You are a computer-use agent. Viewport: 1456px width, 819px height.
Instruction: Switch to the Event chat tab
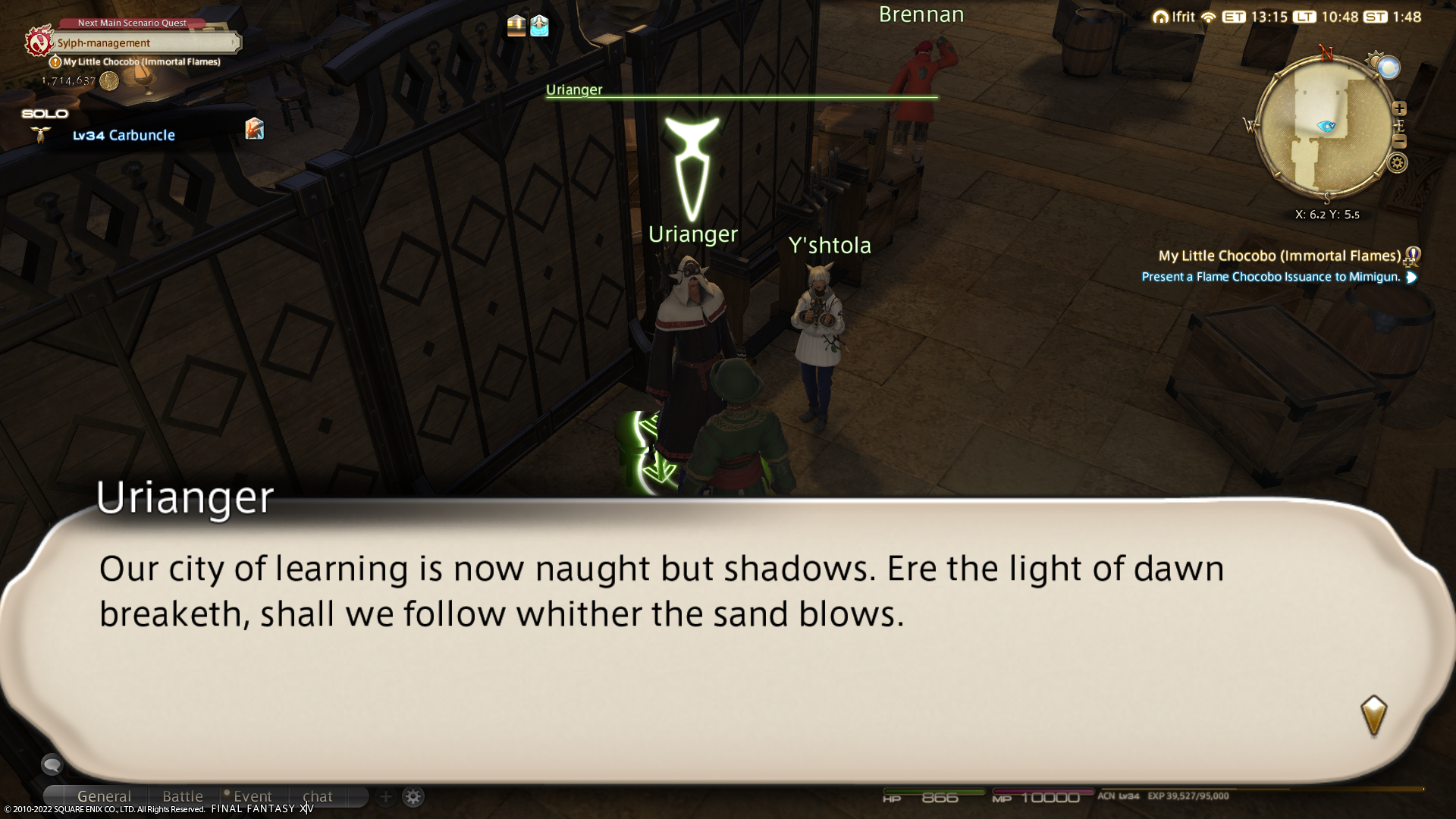252,796
